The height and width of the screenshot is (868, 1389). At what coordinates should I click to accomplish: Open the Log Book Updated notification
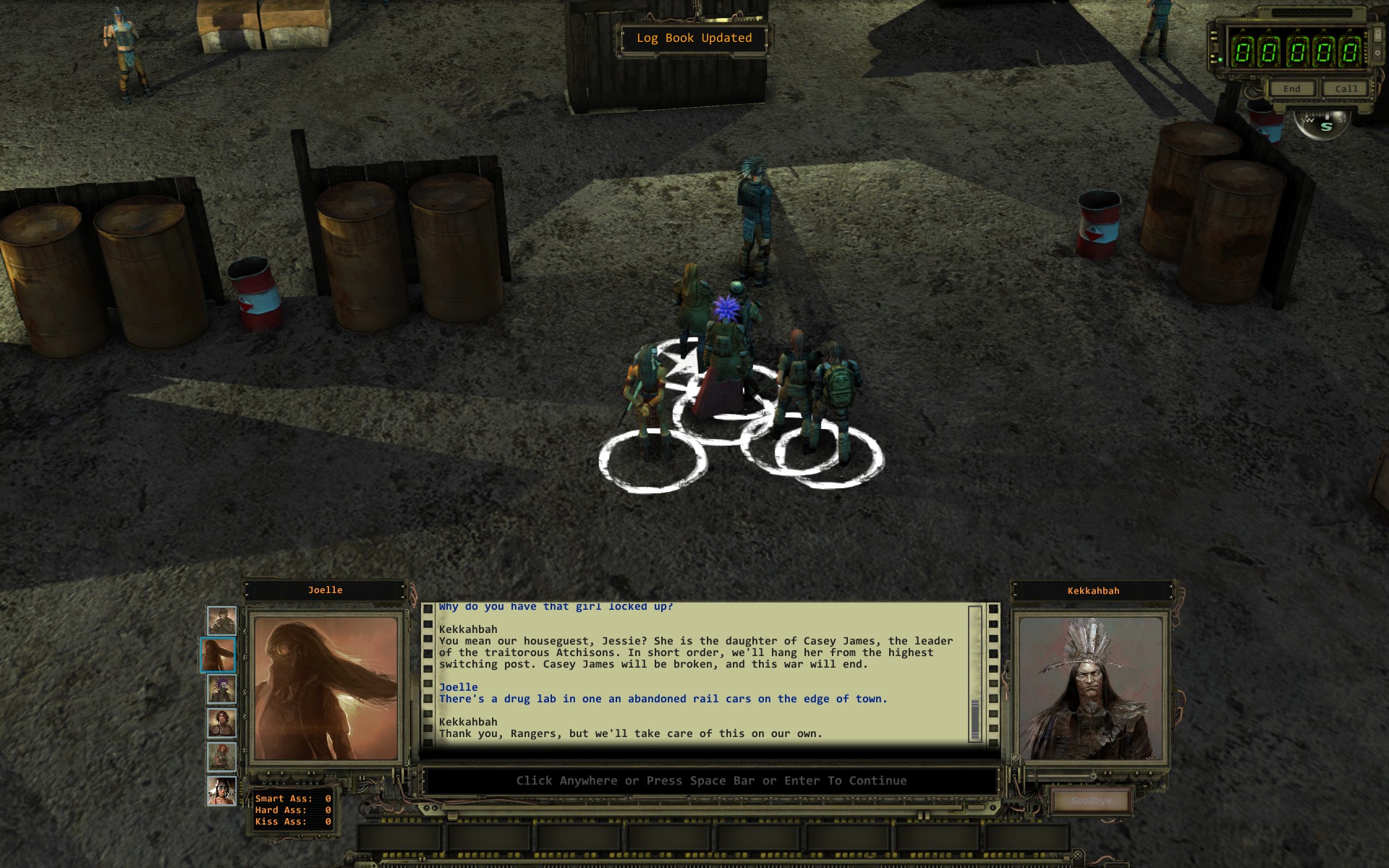tap(694, 38)
